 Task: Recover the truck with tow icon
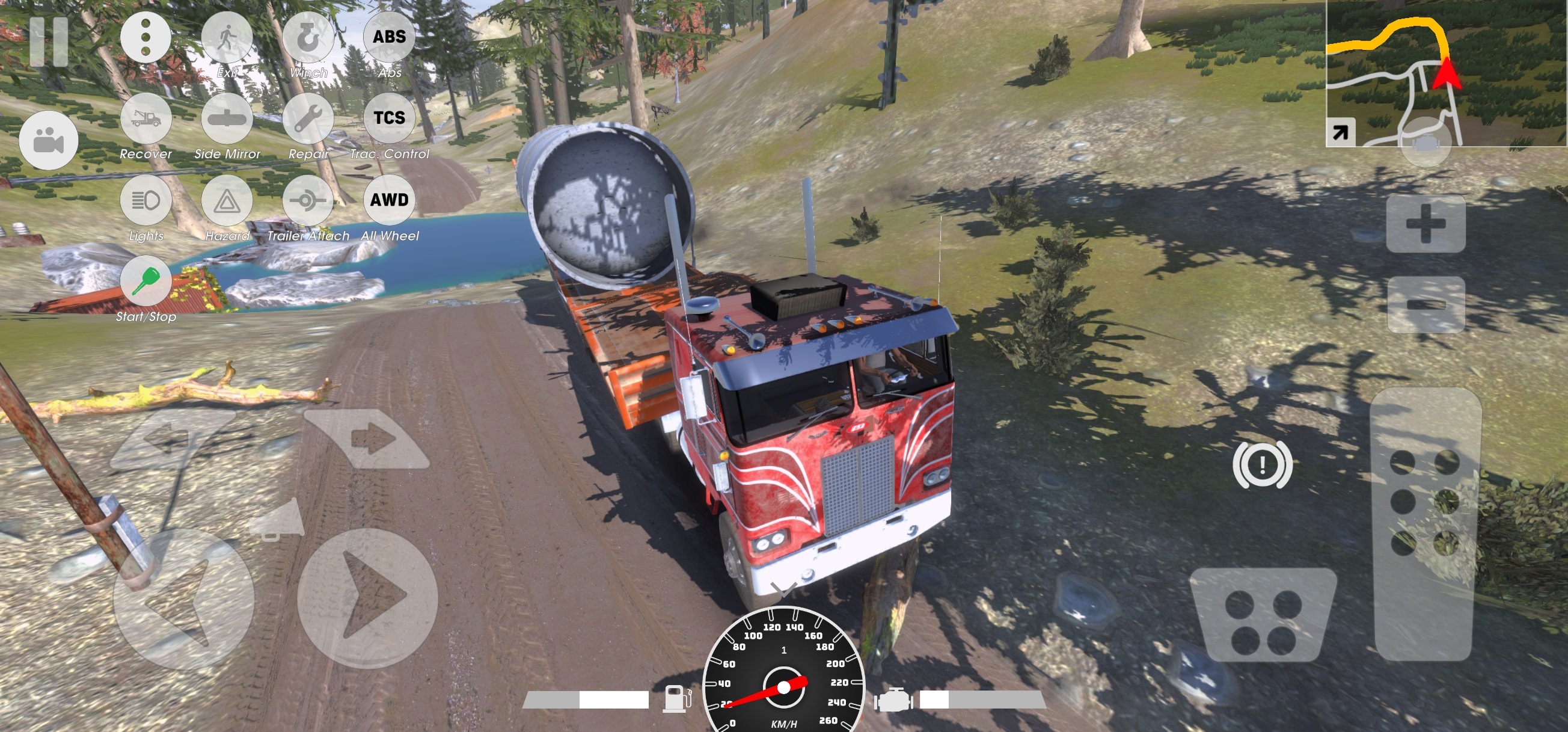pyautogui.click(x=145, y=118)
